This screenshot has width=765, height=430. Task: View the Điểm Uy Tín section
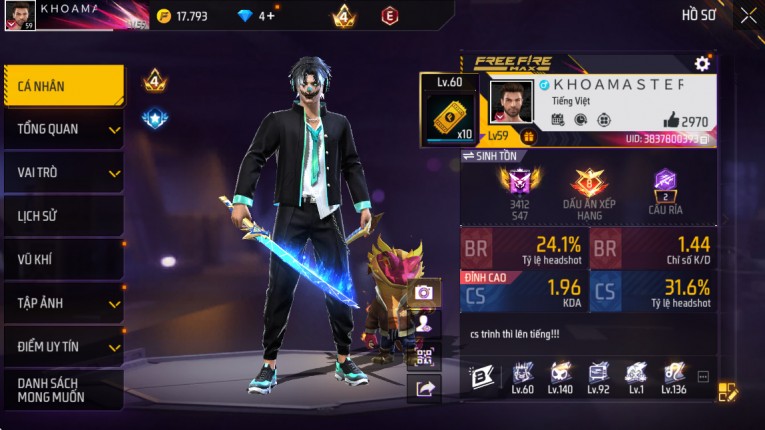(x=63, y=346)
